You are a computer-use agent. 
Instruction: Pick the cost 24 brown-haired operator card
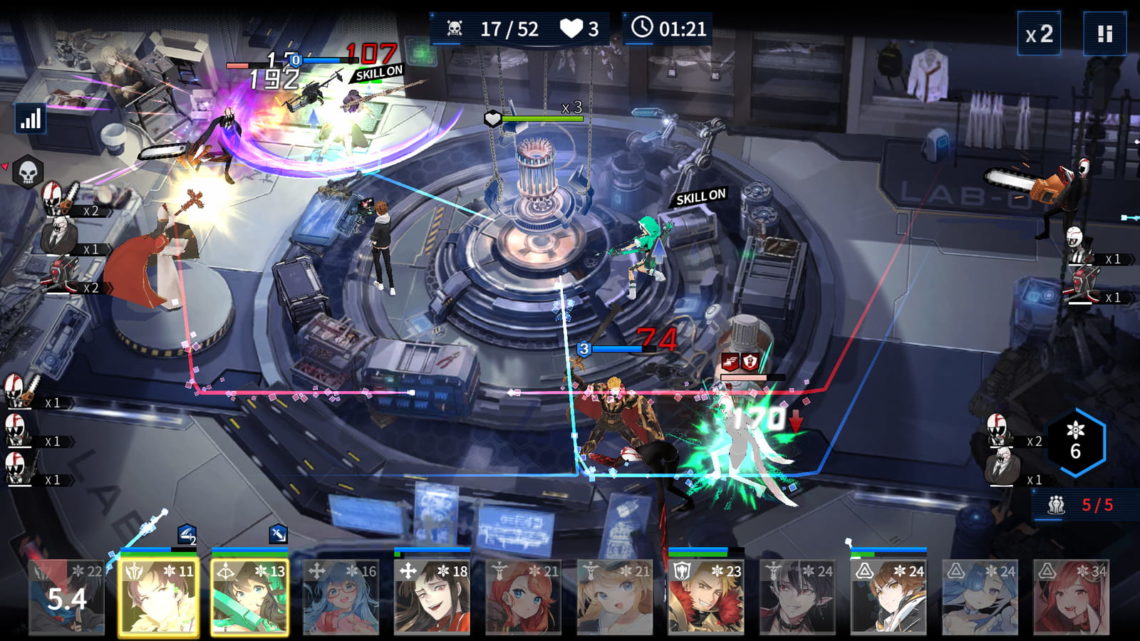click(x=889, y=596)
